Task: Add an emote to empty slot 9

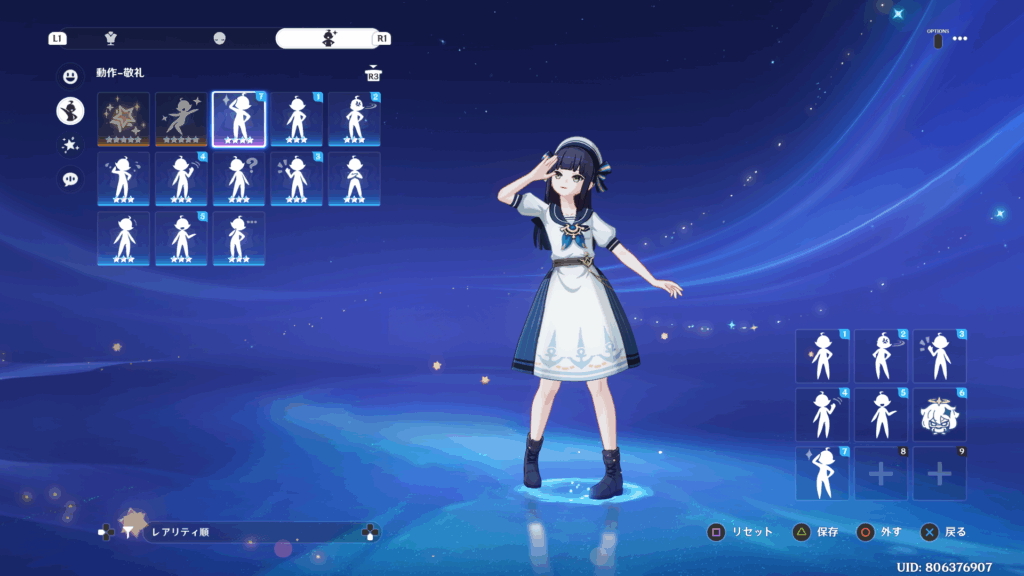Action: coord(939,473)
